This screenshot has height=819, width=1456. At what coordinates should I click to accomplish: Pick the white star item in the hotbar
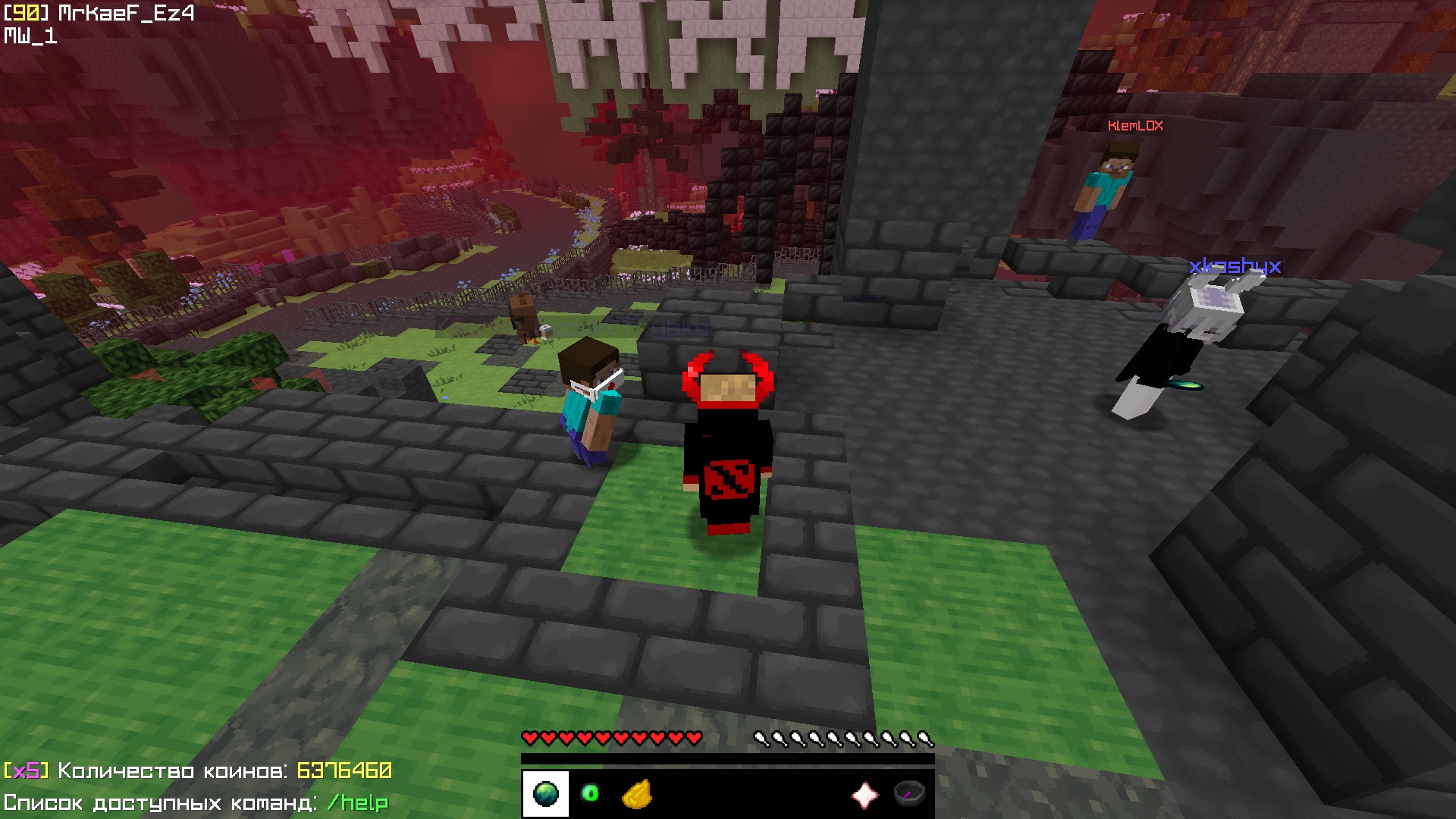tap(865, 795)
